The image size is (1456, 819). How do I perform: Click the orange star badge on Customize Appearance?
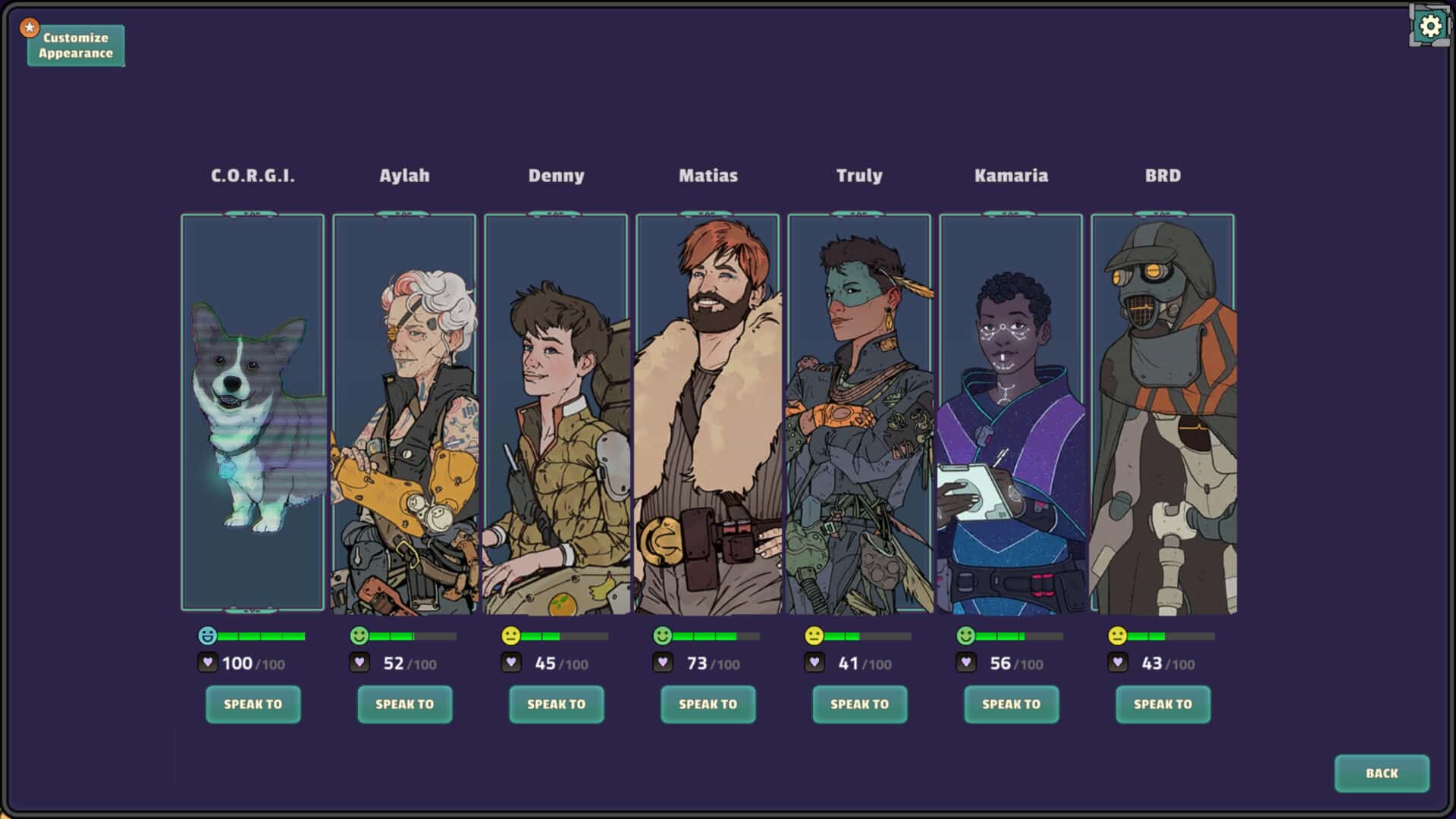pyautogui.click(x=29, y=26)
